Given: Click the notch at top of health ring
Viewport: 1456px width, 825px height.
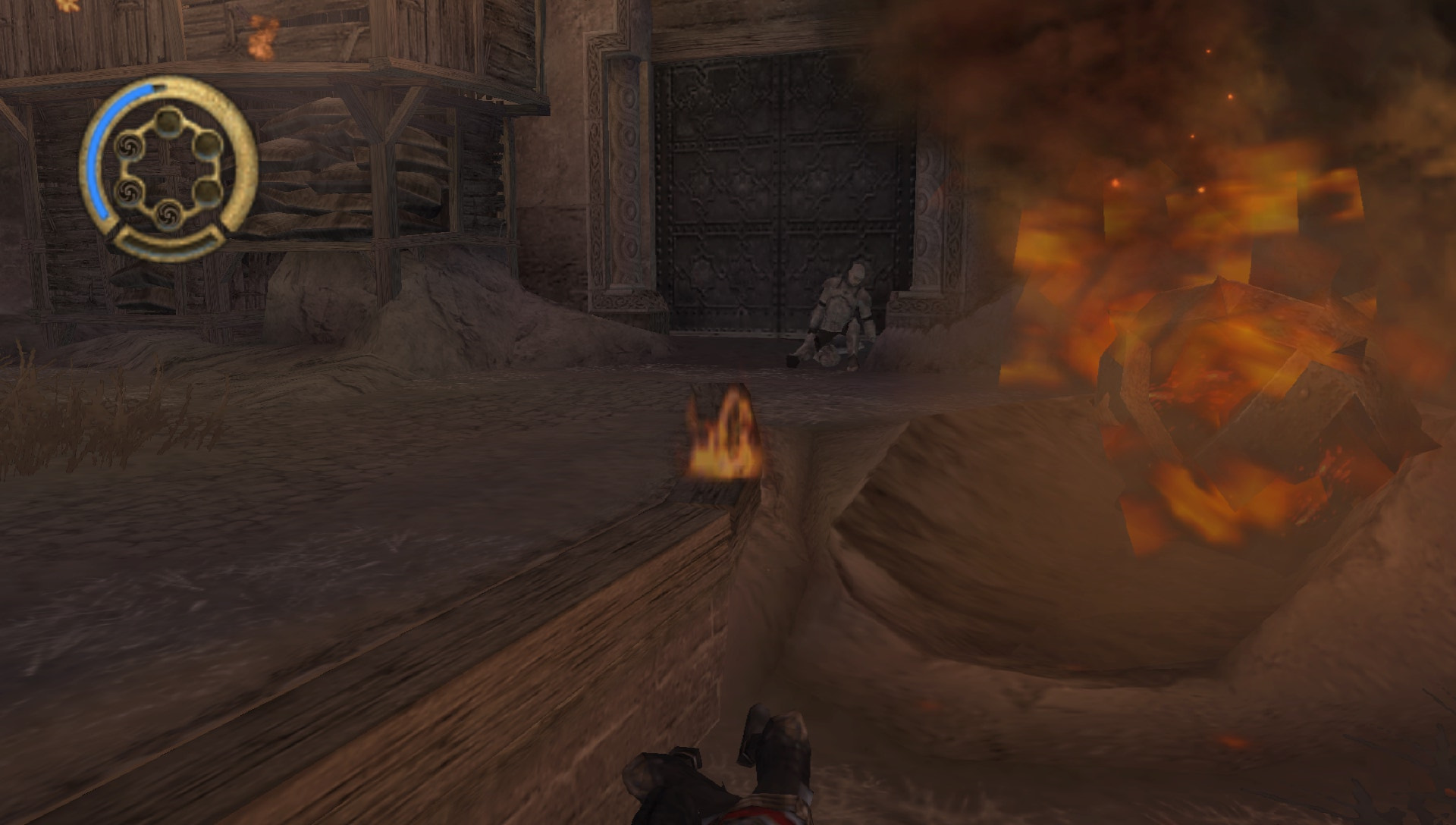Looking at the screenshot, I should [x=159, y=86].
